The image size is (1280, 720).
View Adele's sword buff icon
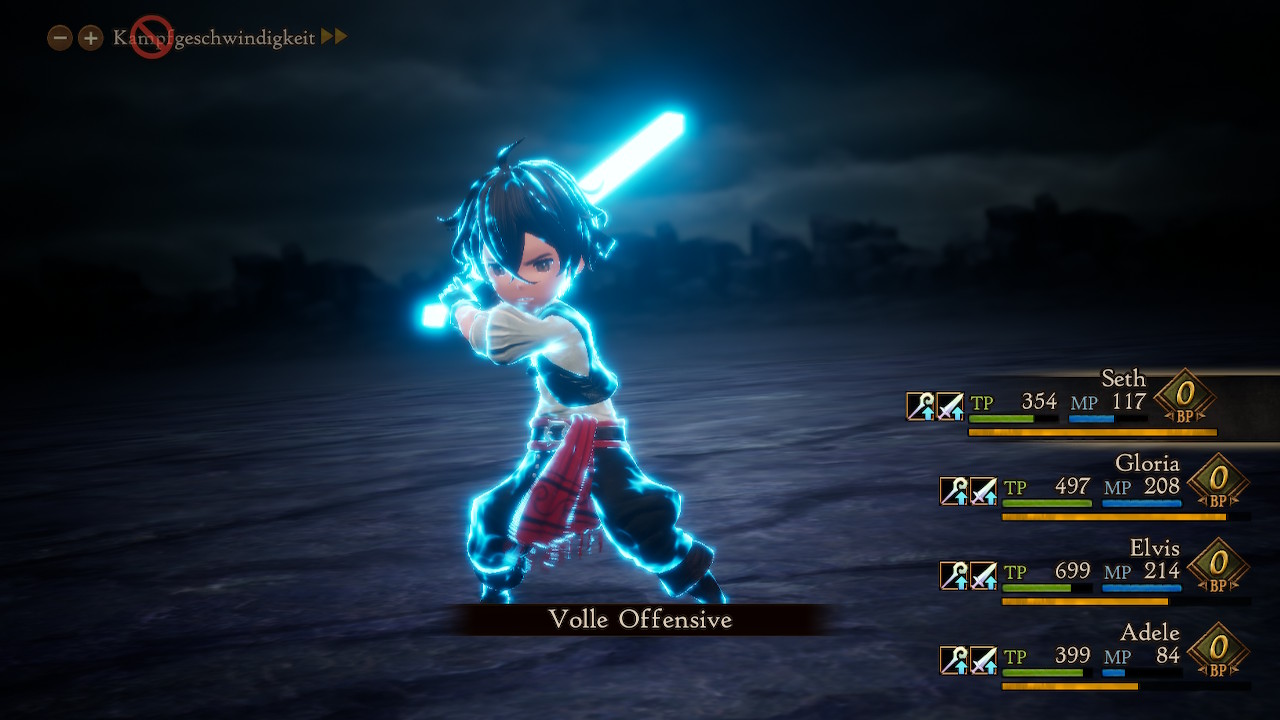(984, 660)
